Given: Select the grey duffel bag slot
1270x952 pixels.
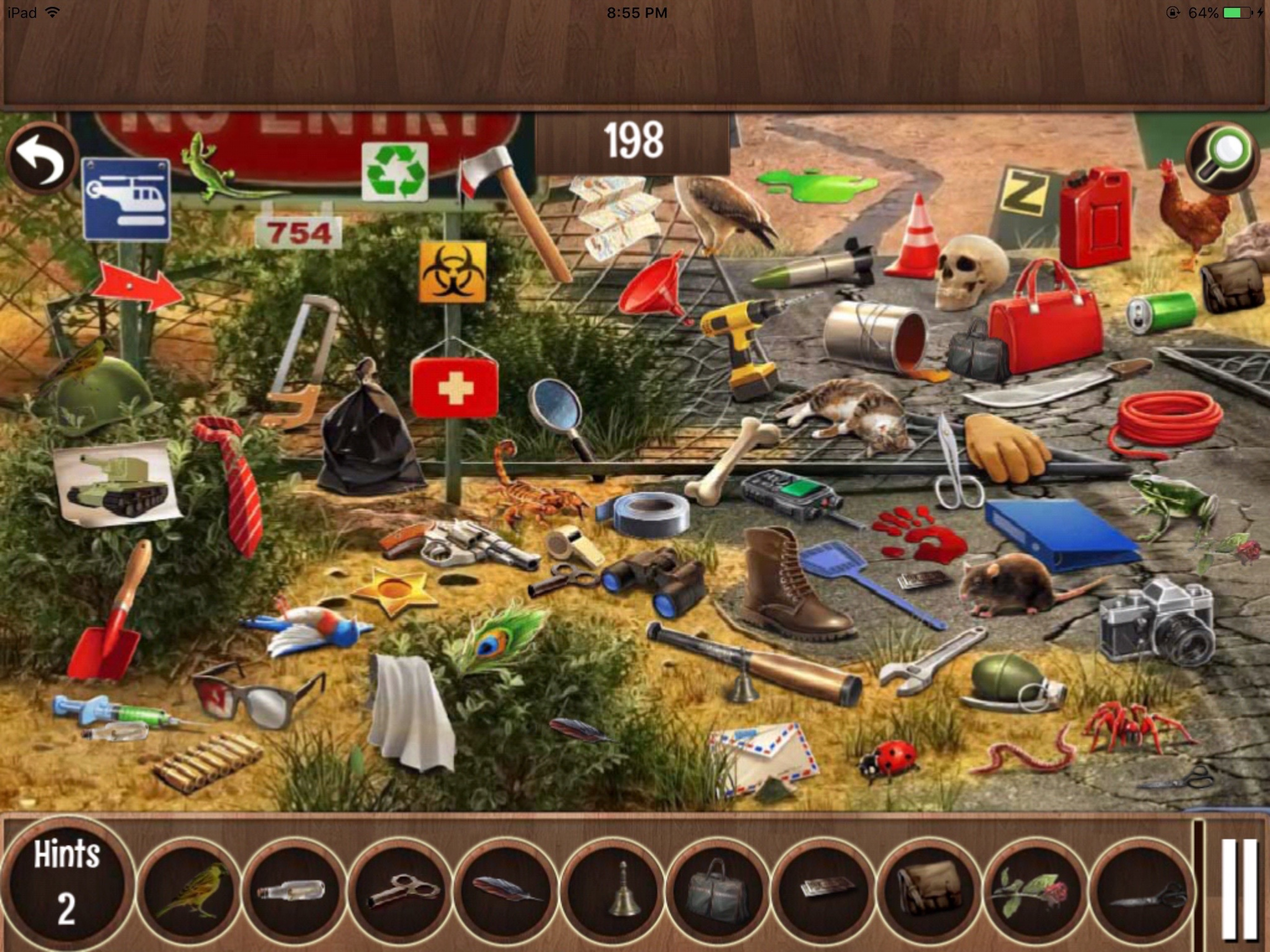Looking at the screenshot, I should (718, 891).
